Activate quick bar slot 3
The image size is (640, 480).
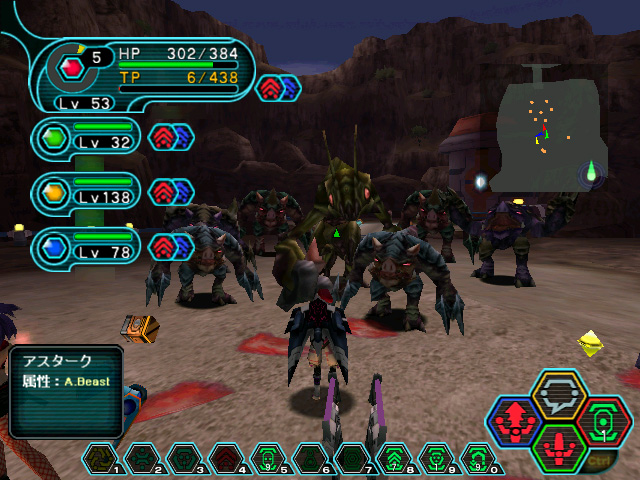pyautogui.click(x=184, y=458)
